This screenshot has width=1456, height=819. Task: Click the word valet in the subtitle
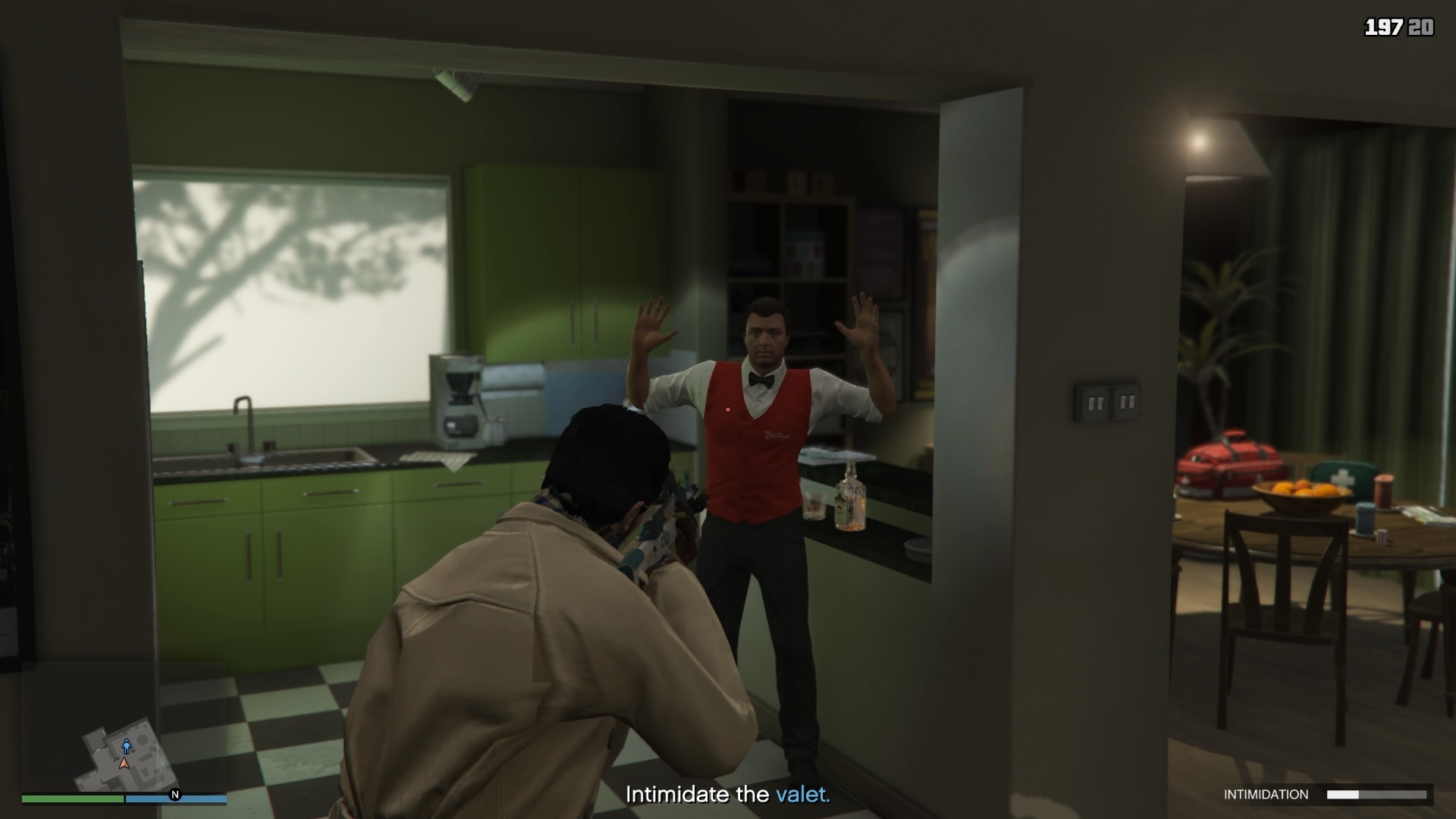pyautogui.click(x=802, y=795)
